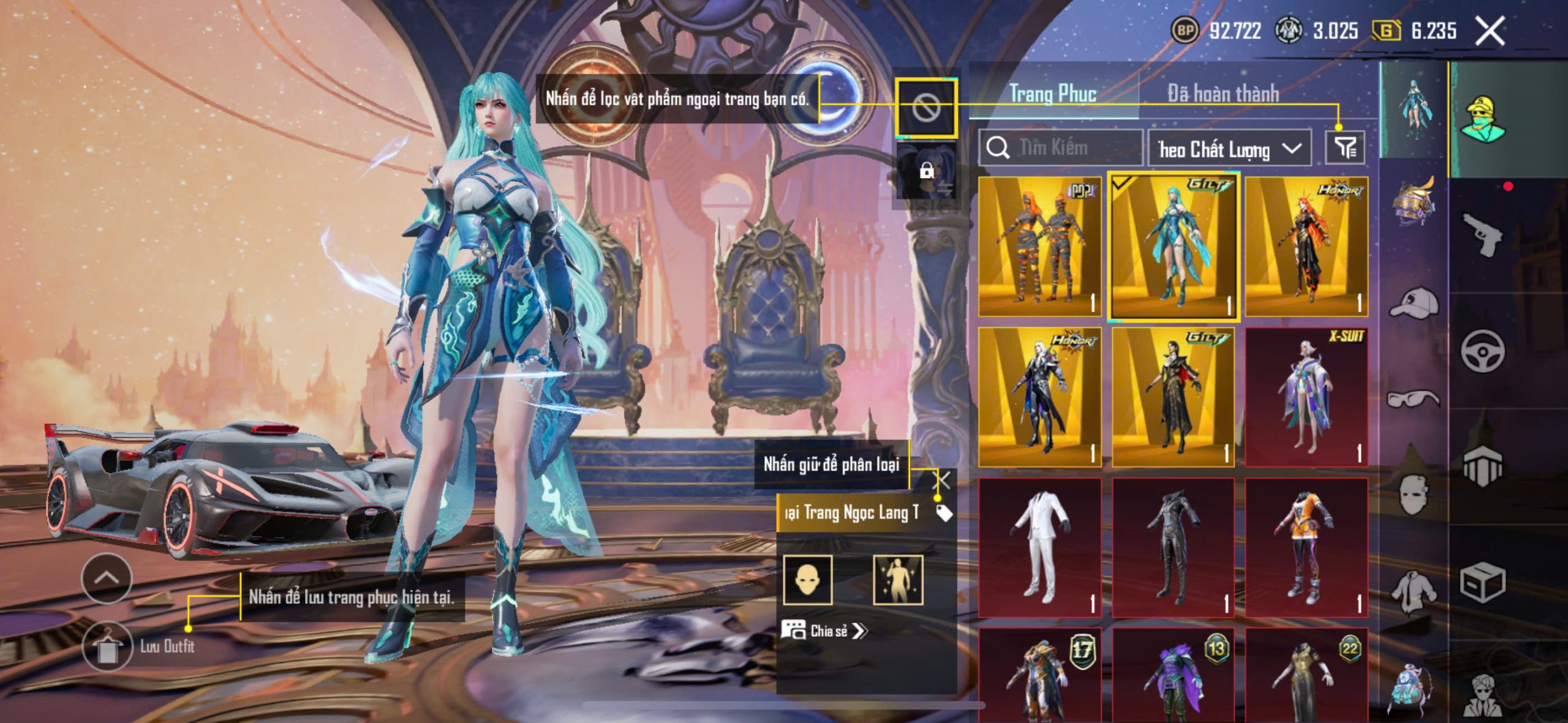Select the bald head icon button

coord(807,580)
